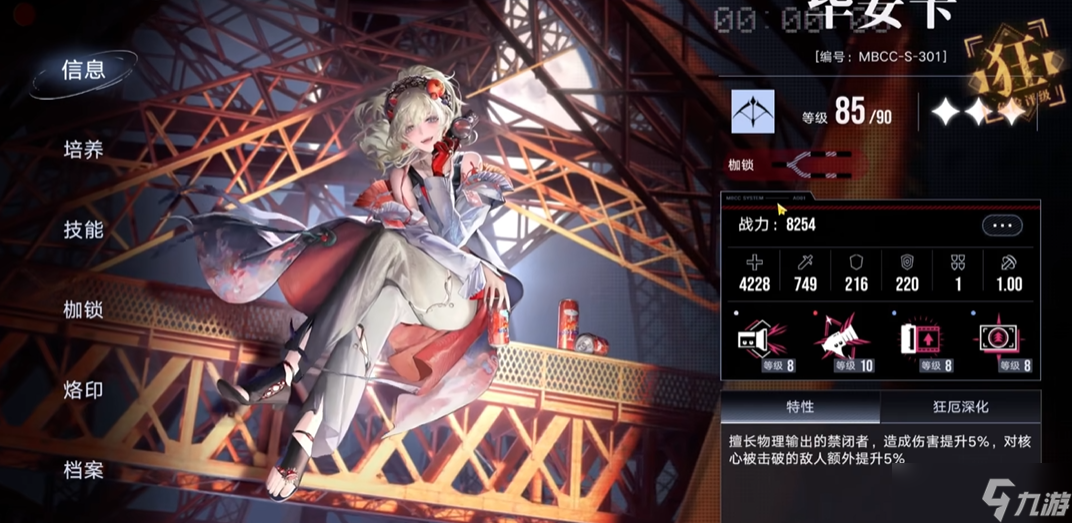View the level 10 skill icon
Viewport: 1072px width, 523px height.
click(x=840, y=340)
